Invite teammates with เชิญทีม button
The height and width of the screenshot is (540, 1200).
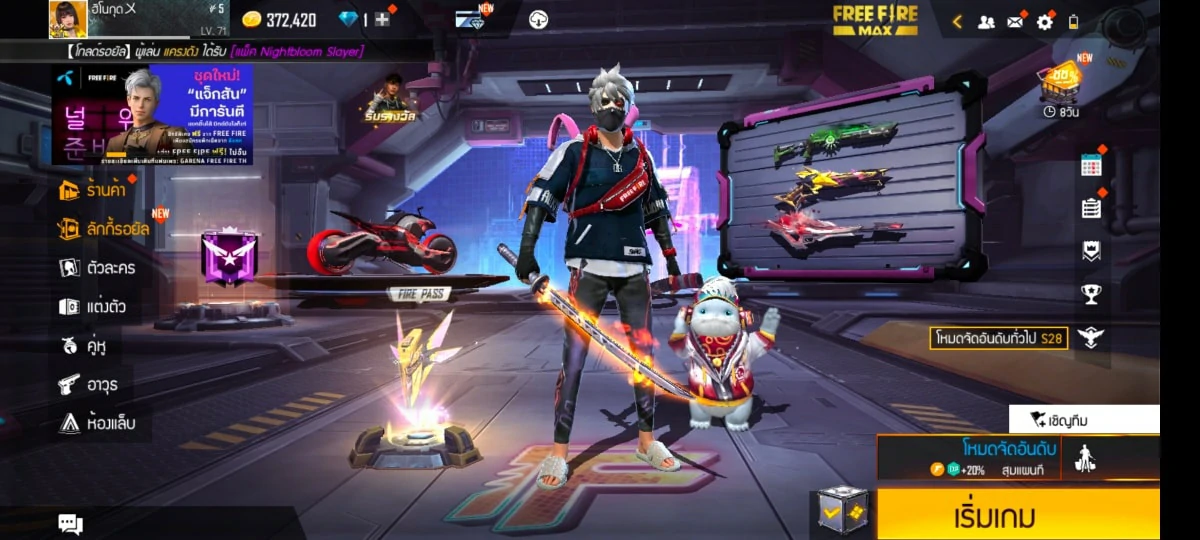1084,420
